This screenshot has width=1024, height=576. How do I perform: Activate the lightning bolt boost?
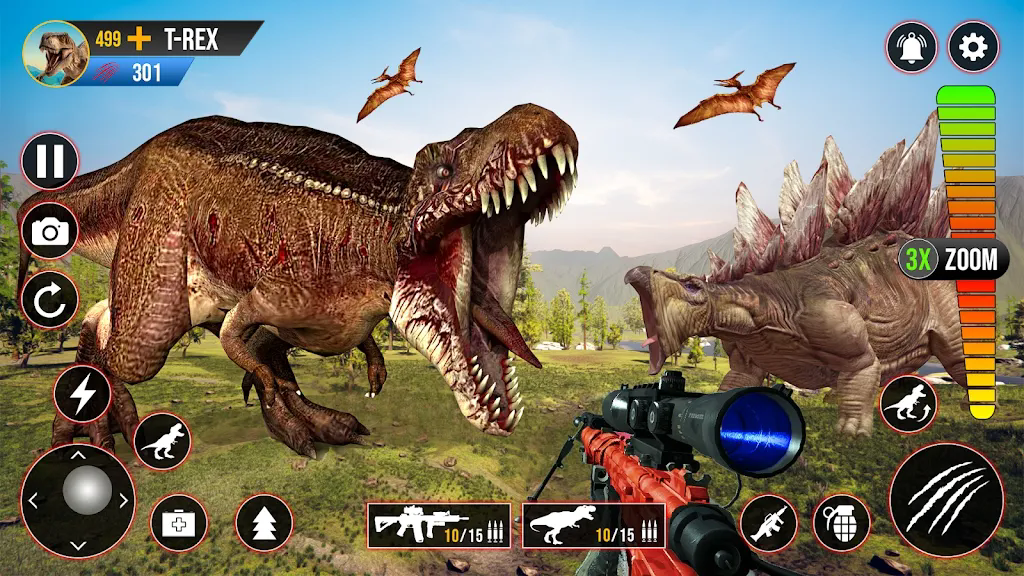(82, 394)
